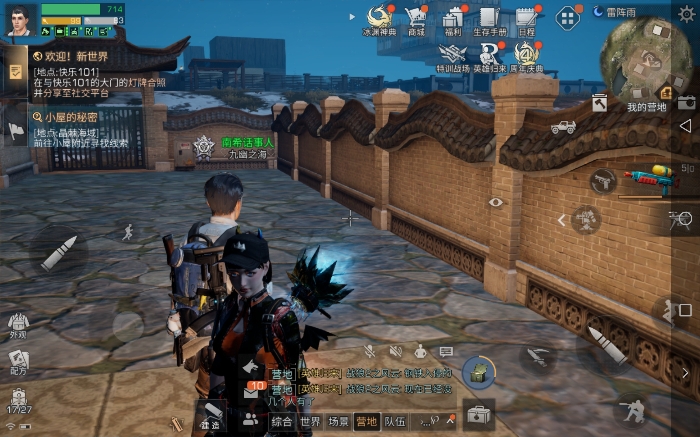
Task: Open the four-square grid menu
Action: (567, 17)
